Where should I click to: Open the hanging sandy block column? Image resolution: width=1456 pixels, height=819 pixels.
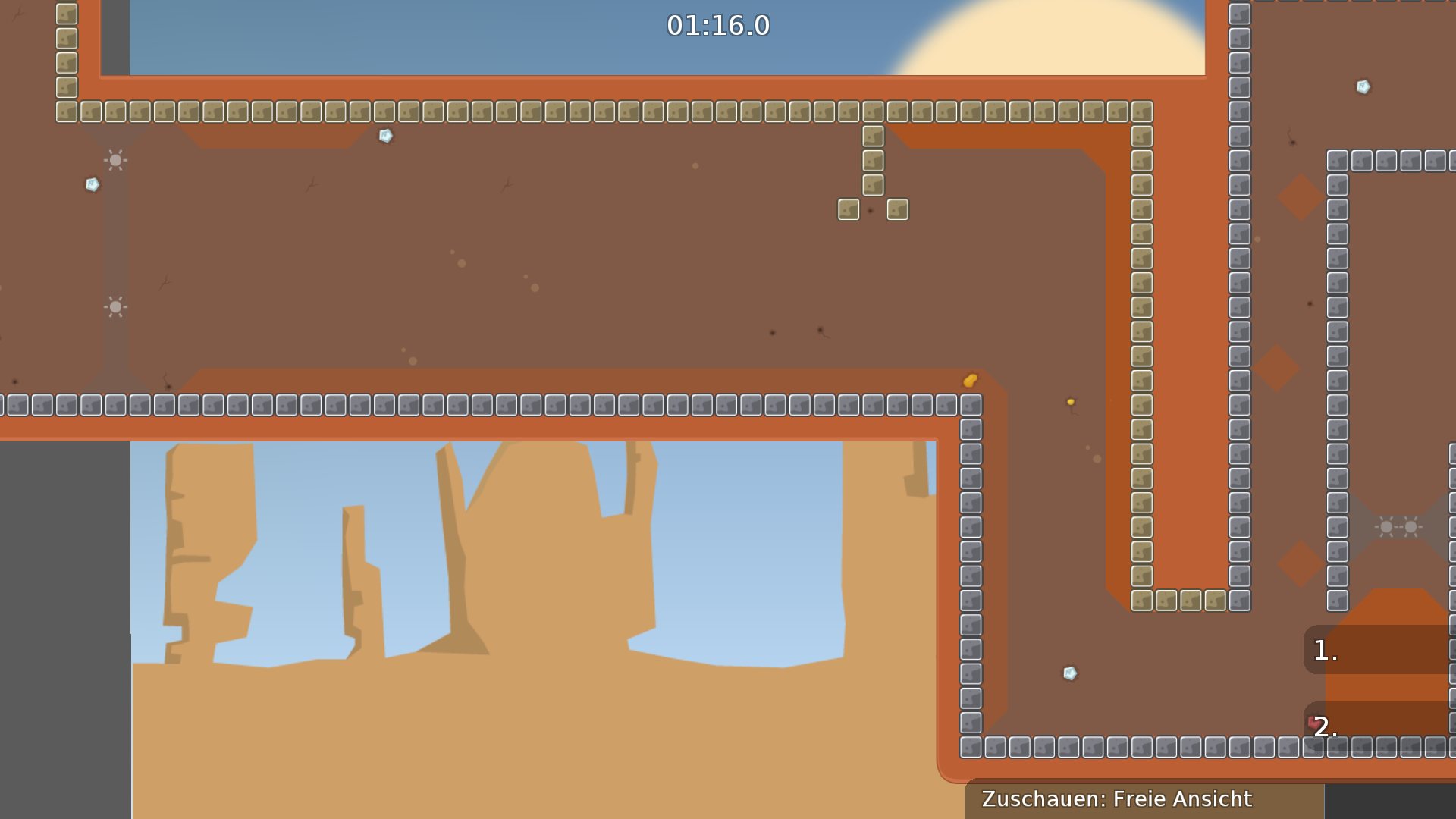(872, 161)
